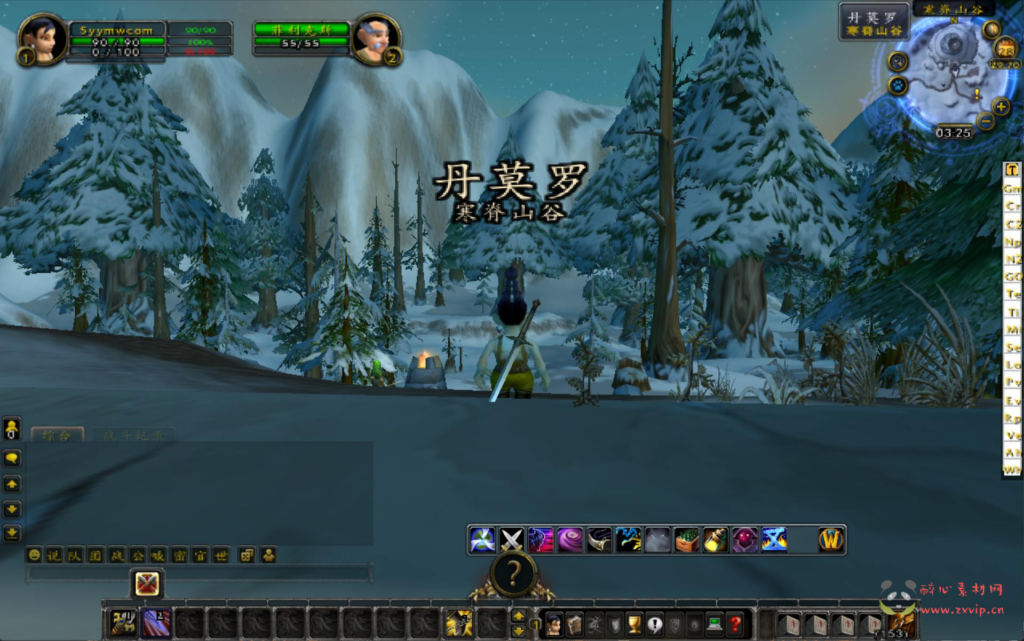Viewport: 1024px width, 641px height.
Task: Activate the crossed swords ability icon
Action: (512, 540)
